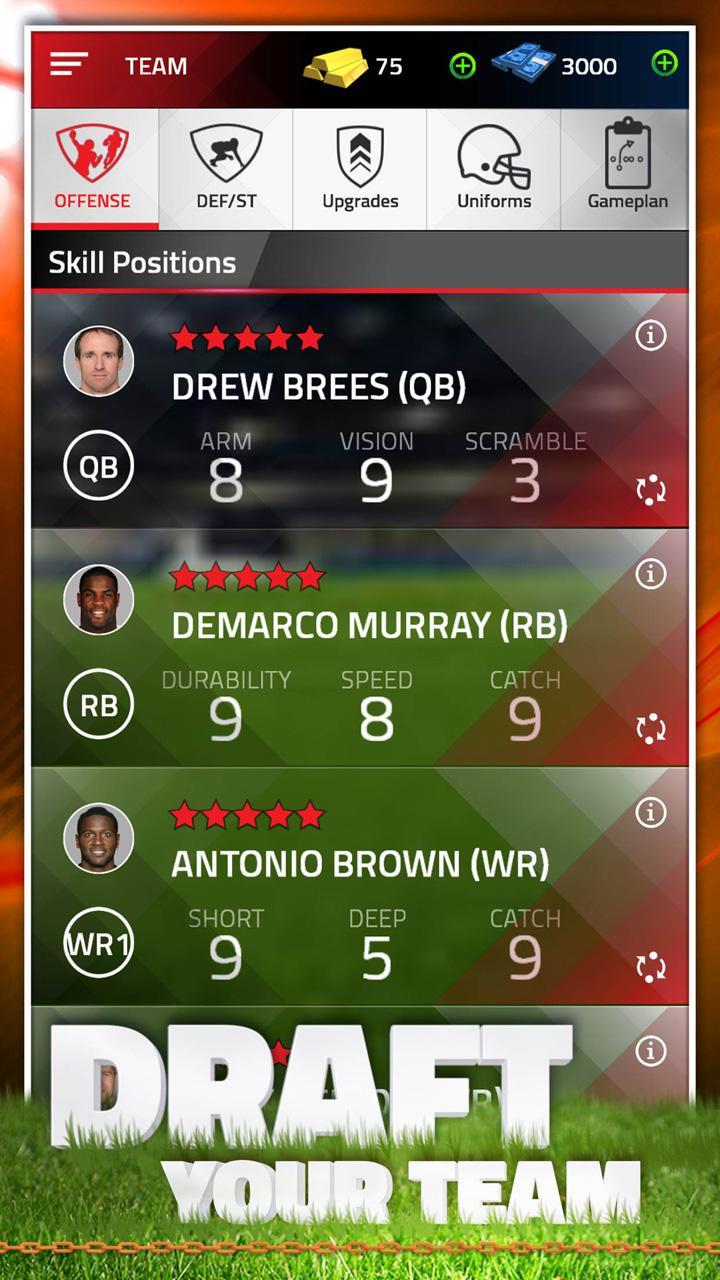Switch to the OFFENSE tab

(x=93, y=169)
